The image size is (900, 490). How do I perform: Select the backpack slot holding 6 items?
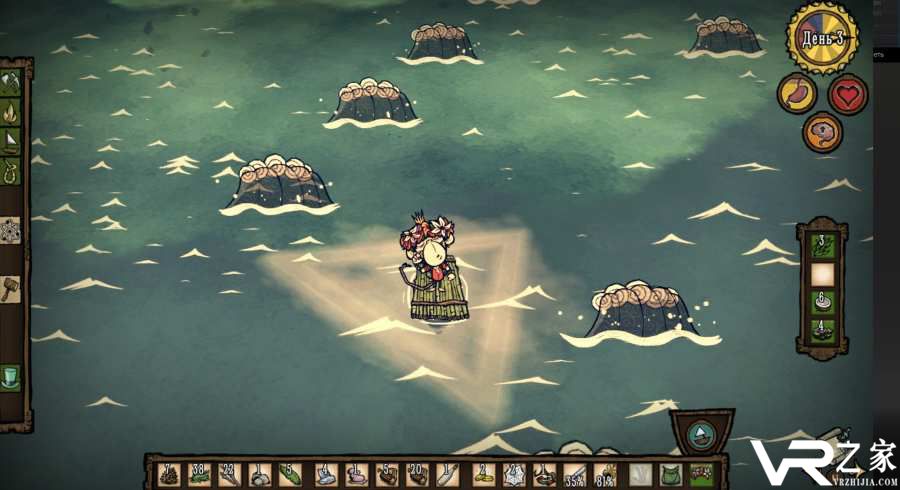[x=822, y=301]
